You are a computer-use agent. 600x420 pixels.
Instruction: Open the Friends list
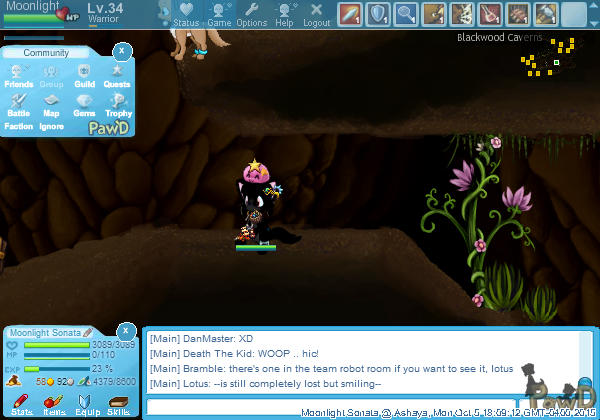pyautogui.click(x=18, y=76)
